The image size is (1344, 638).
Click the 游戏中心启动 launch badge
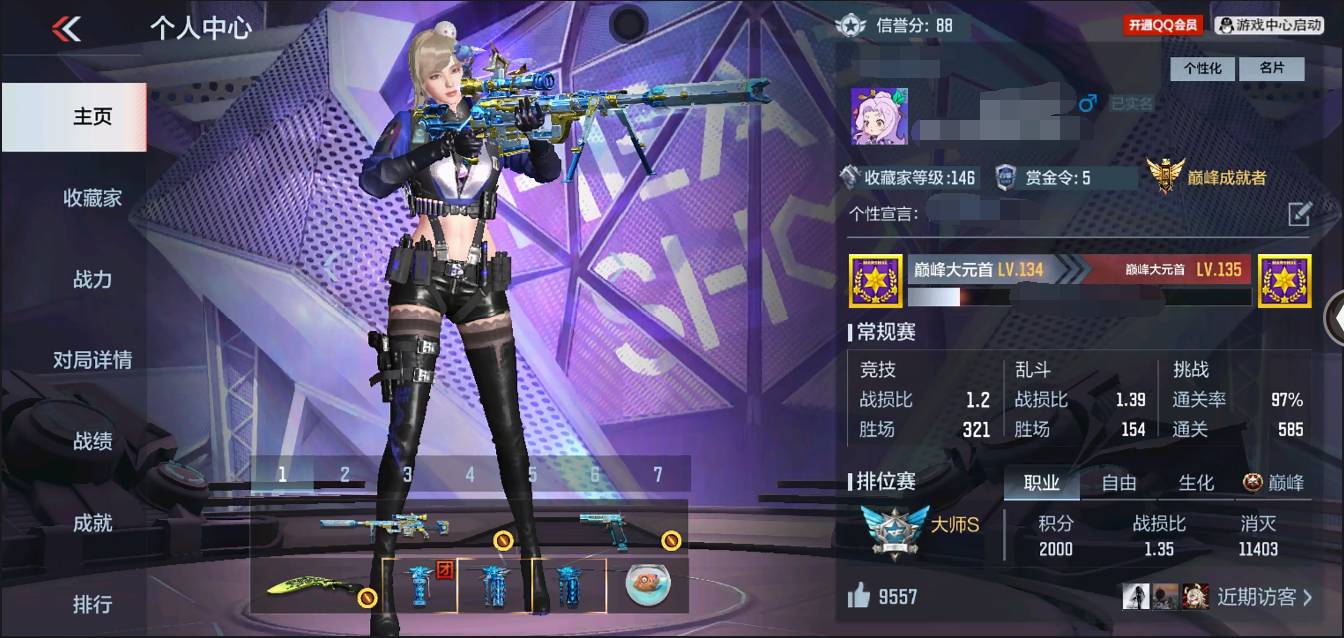pyautogui.click(x=1269, y=25)
